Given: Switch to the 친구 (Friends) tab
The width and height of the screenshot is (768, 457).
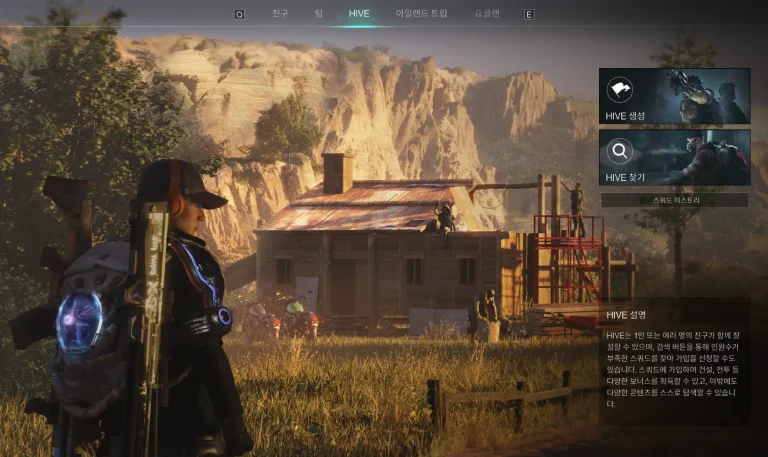Looking at the screenshot, I should click(280, 14).
